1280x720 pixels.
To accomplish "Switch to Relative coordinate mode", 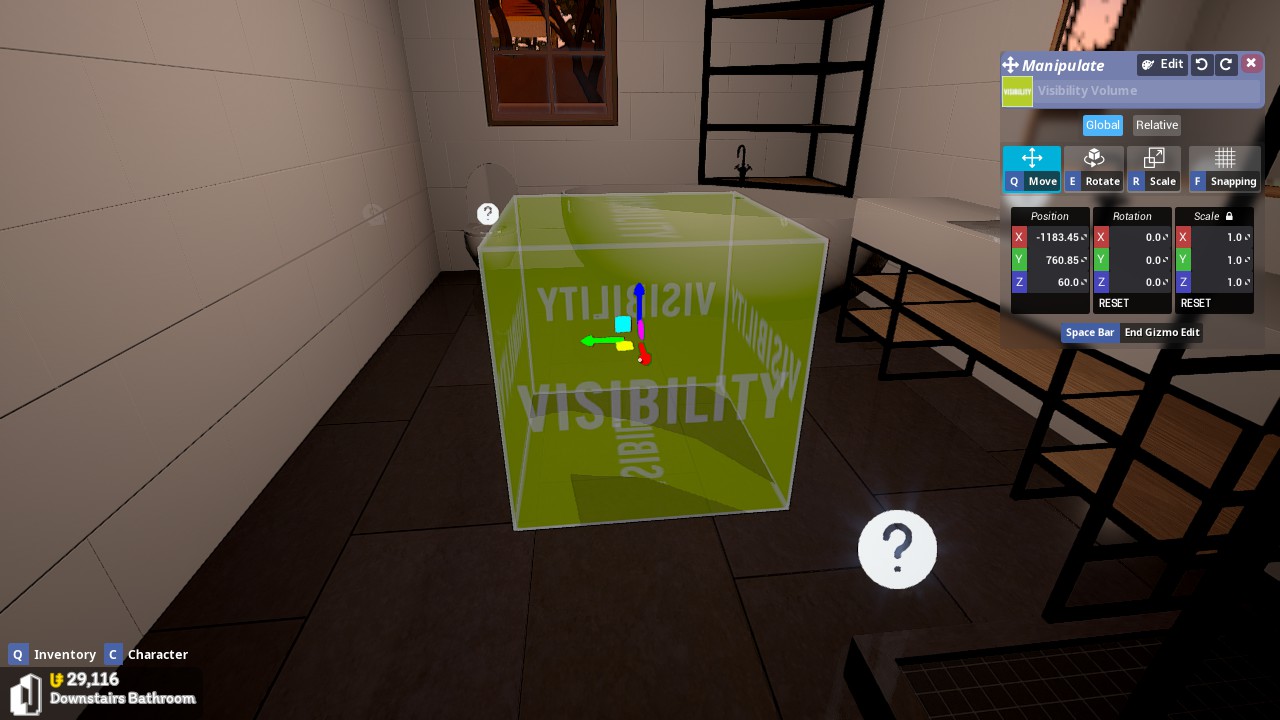I will [1157, 125].
